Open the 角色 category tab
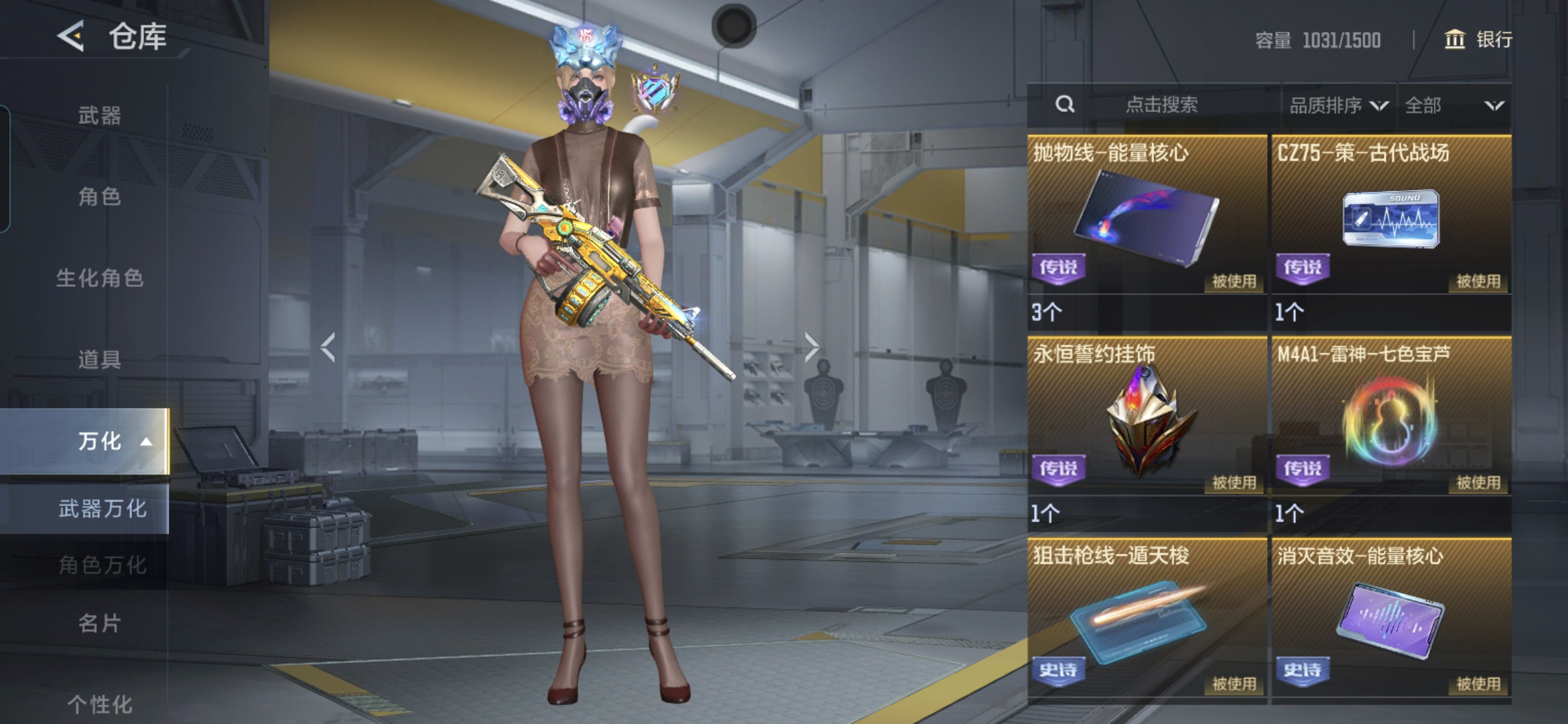The height and width of the screenshot is (724, 1568). [99, 196]
